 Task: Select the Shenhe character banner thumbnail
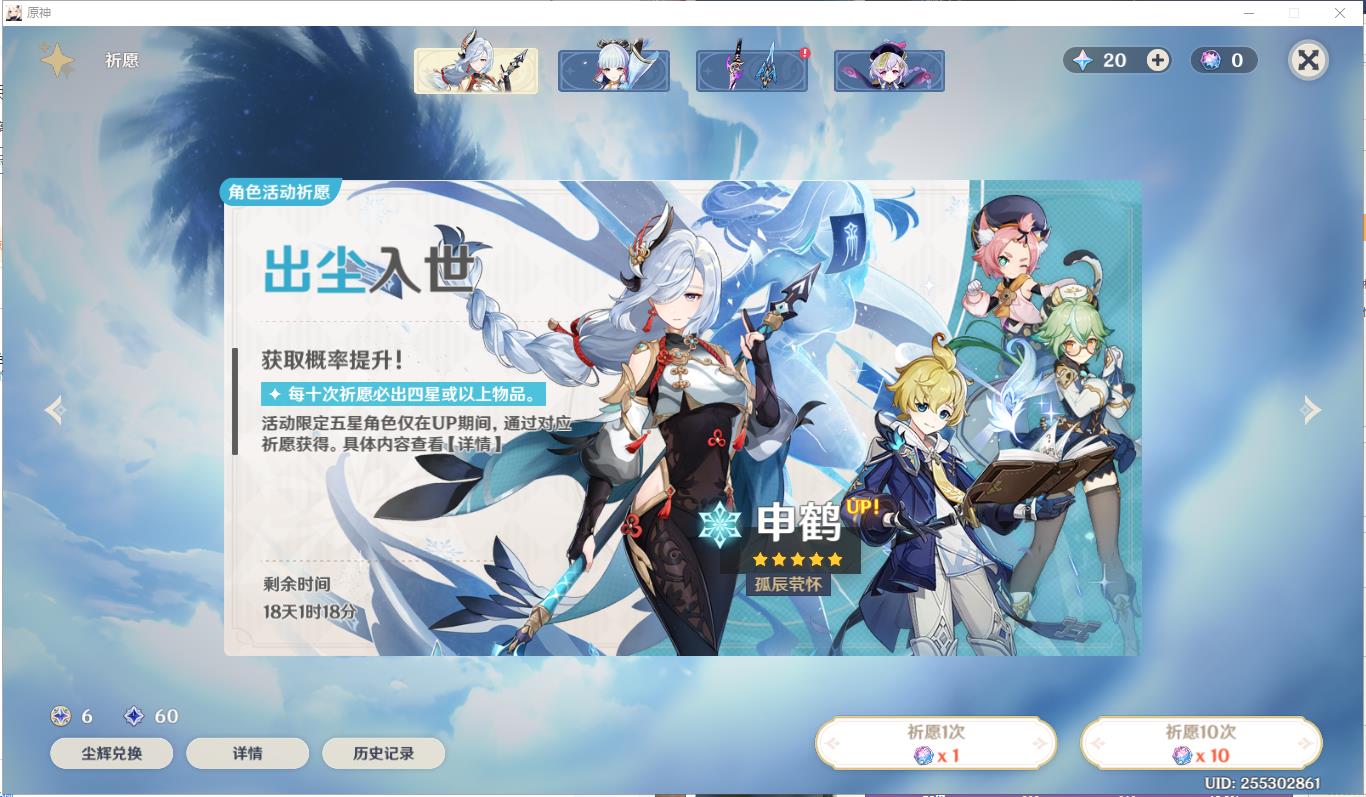pyautogui.click(x=476, y=69)
